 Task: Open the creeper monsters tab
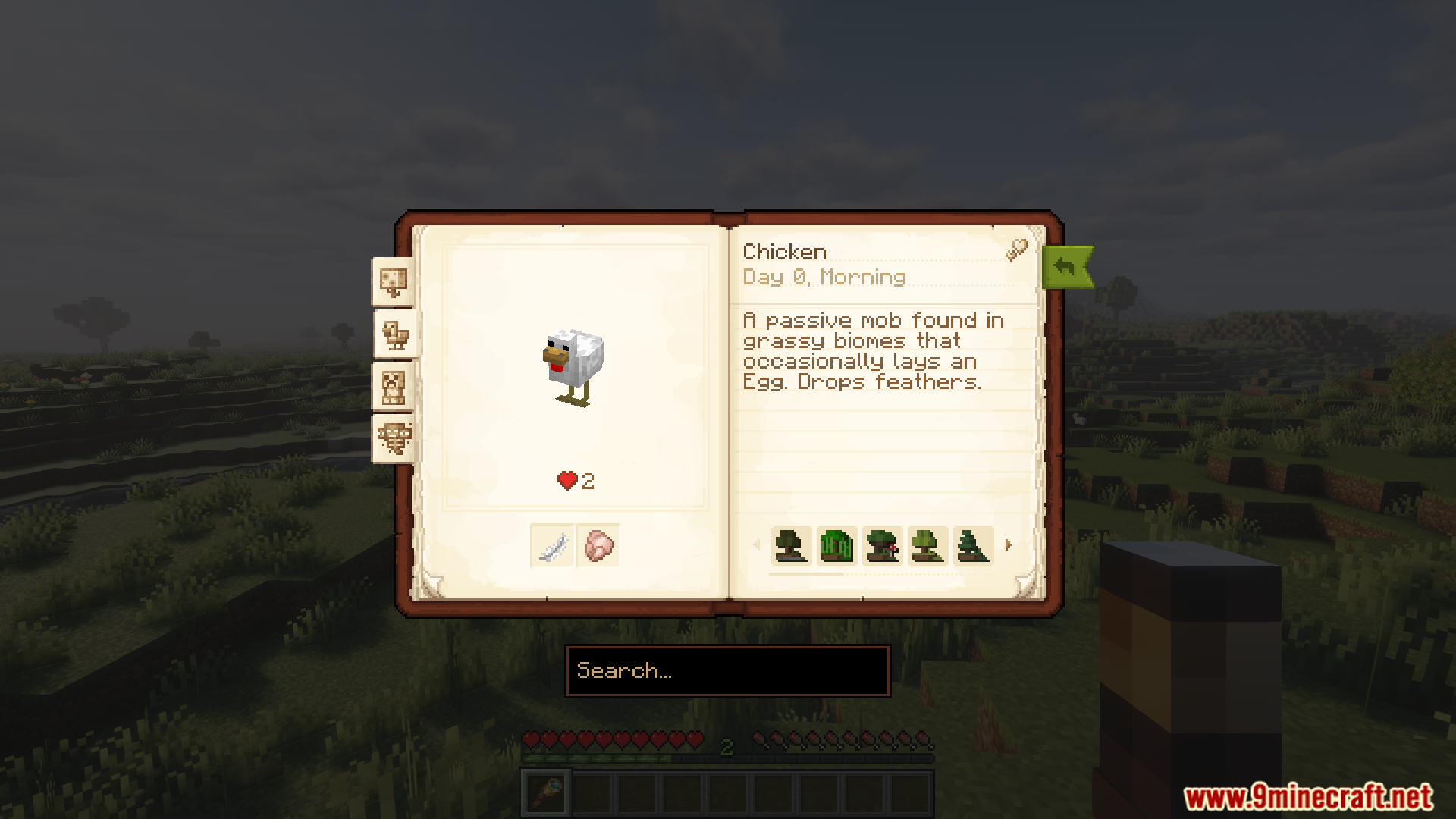point(393,387)
